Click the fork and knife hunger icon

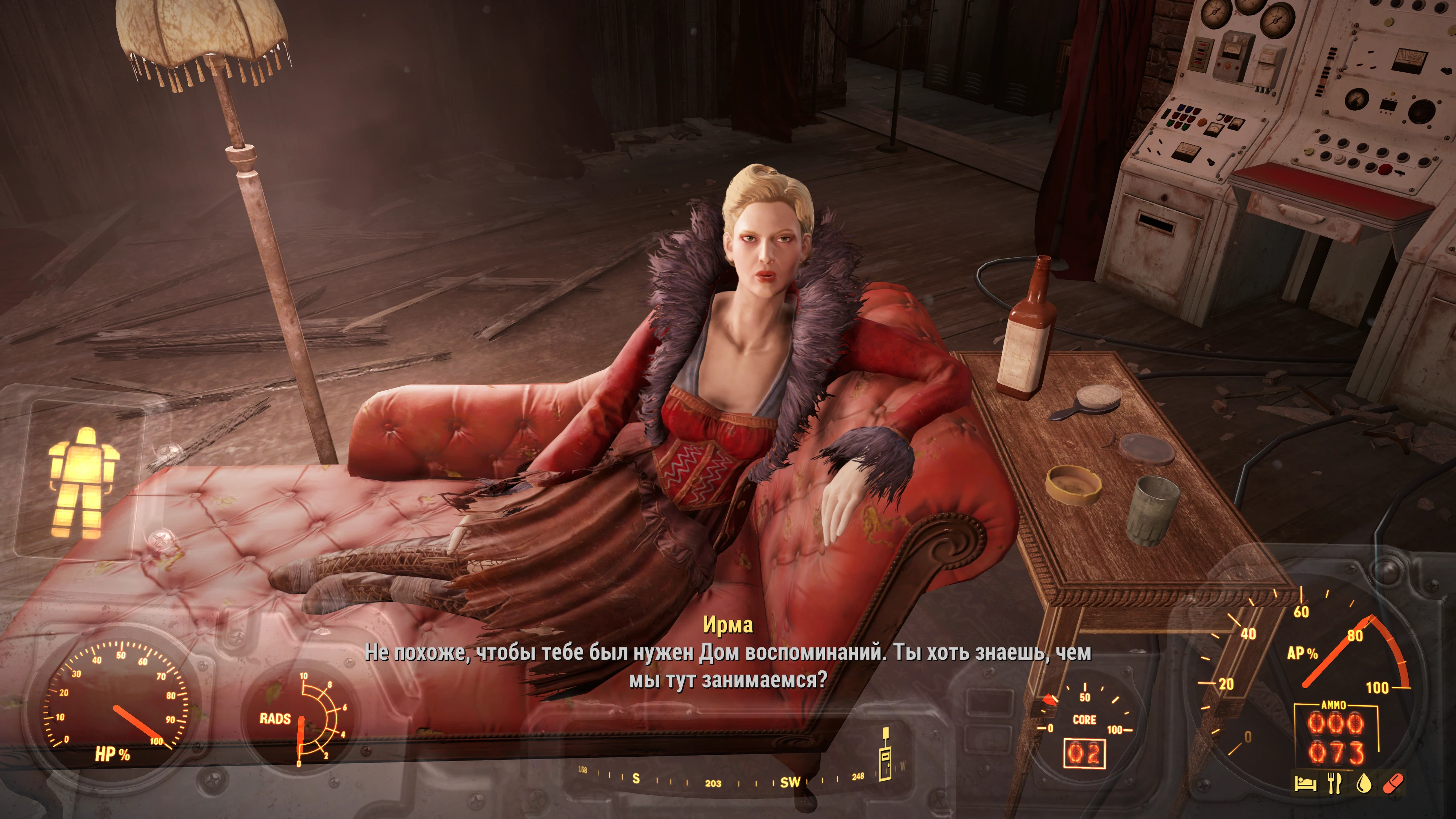tap(1334, 783)
